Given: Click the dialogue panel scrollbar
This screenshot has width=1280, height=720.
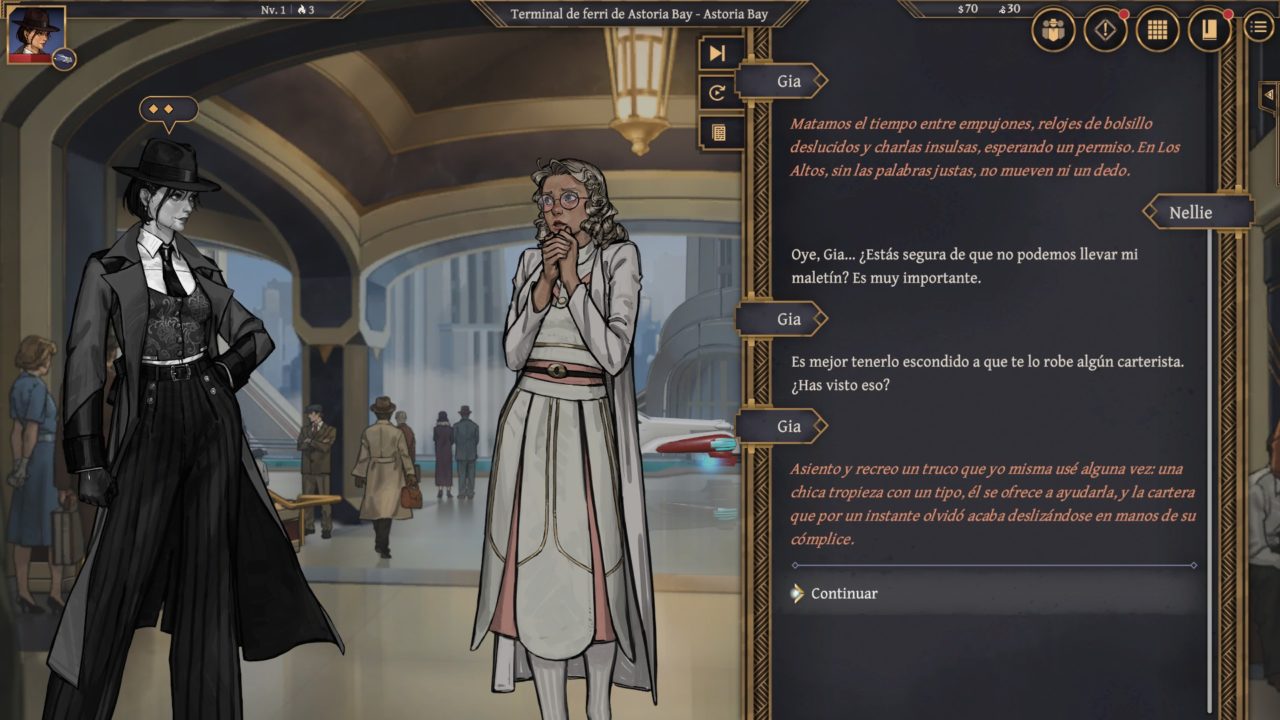Looking at the screenshot, I should (1211, 450).
